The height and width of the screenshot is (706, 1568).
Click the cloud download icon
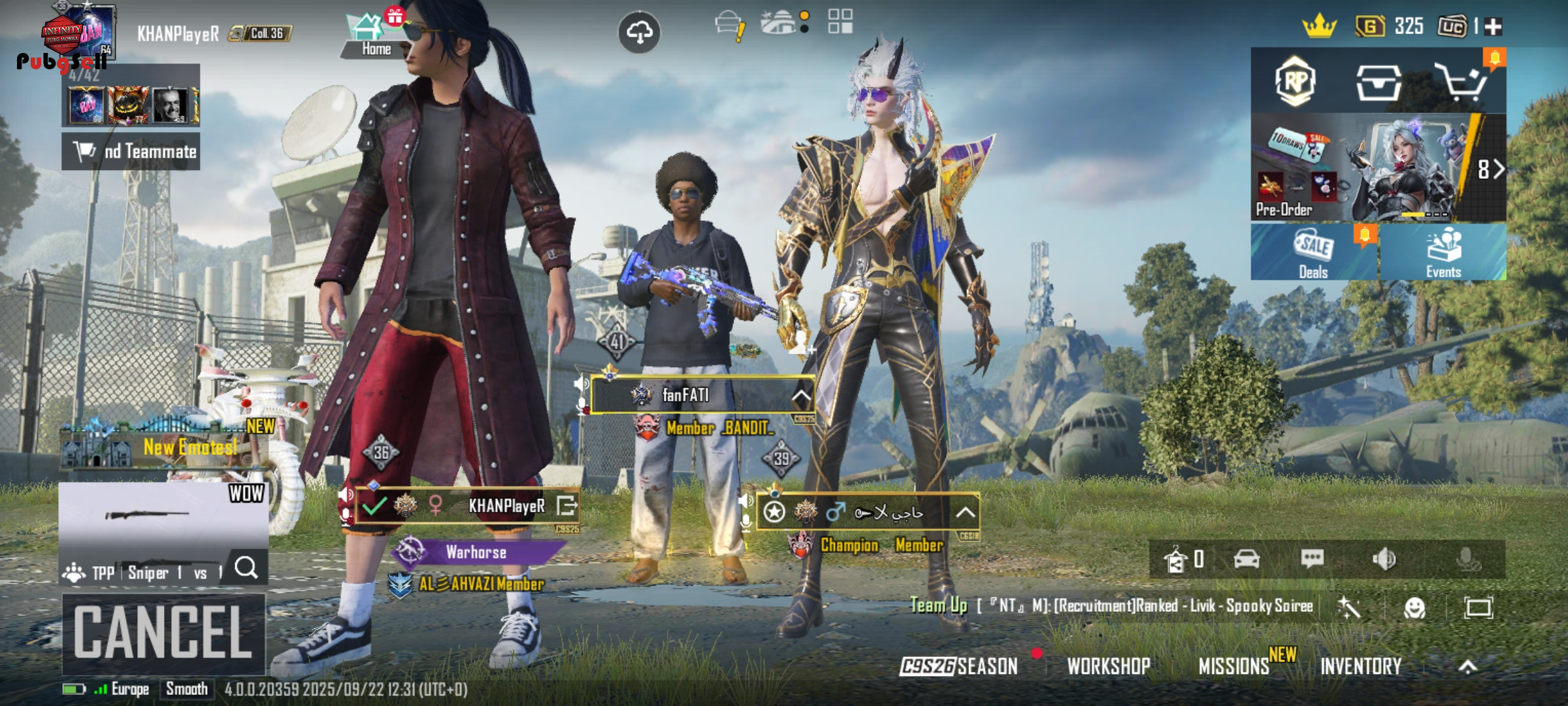(x=639, y=31)
